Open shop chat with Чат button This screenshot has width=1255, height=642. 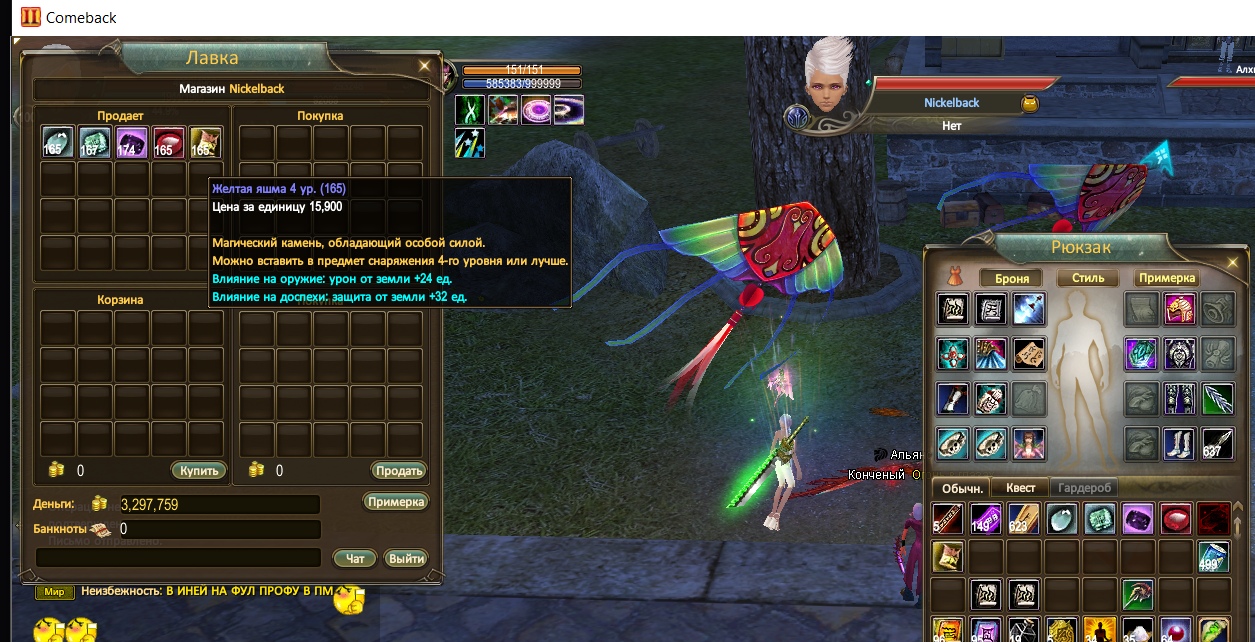[355, 558]
